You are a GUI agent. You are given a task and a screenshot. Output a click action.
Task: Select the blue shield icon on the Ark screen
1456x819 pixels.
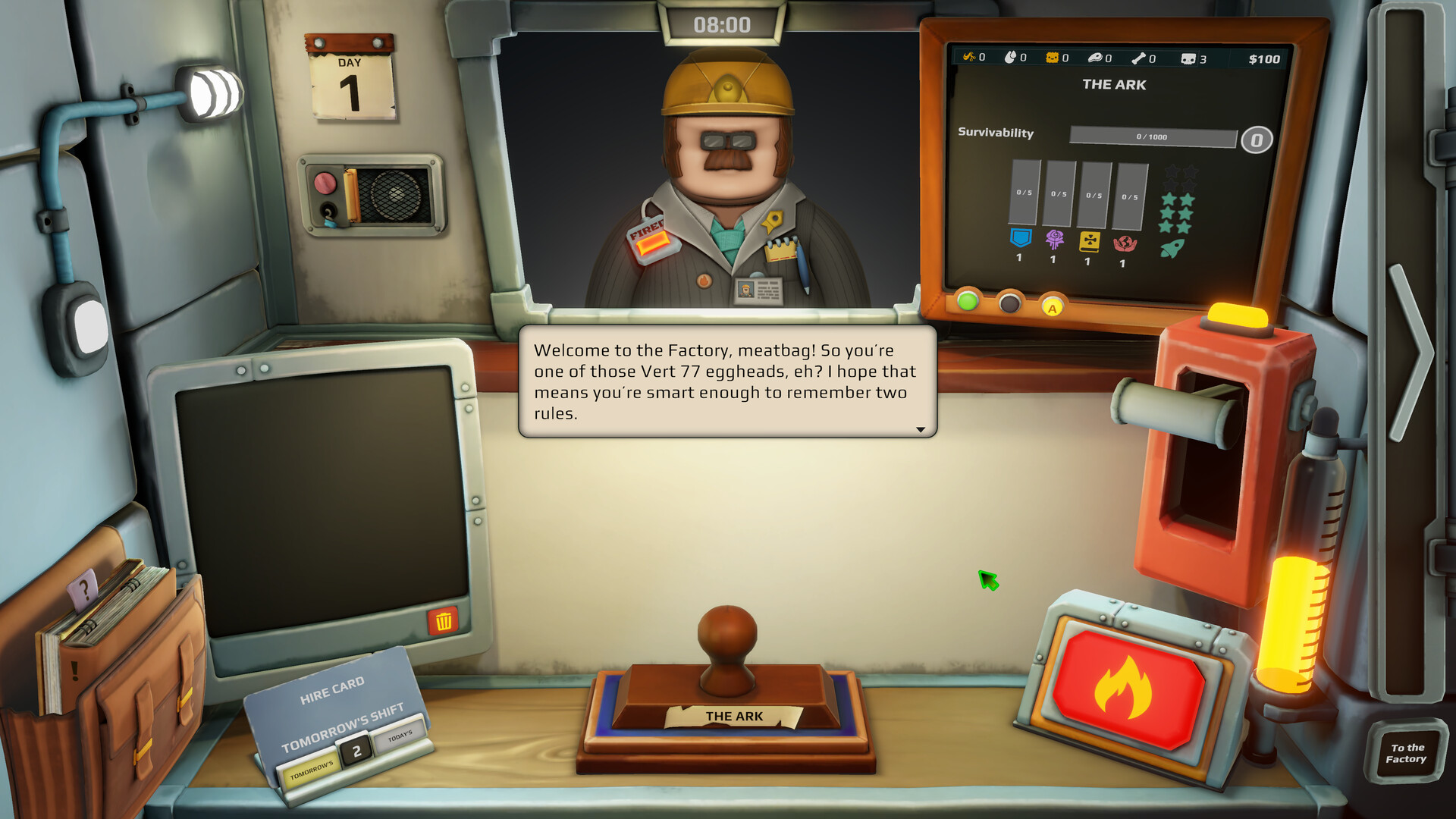tap(1020, 239)
